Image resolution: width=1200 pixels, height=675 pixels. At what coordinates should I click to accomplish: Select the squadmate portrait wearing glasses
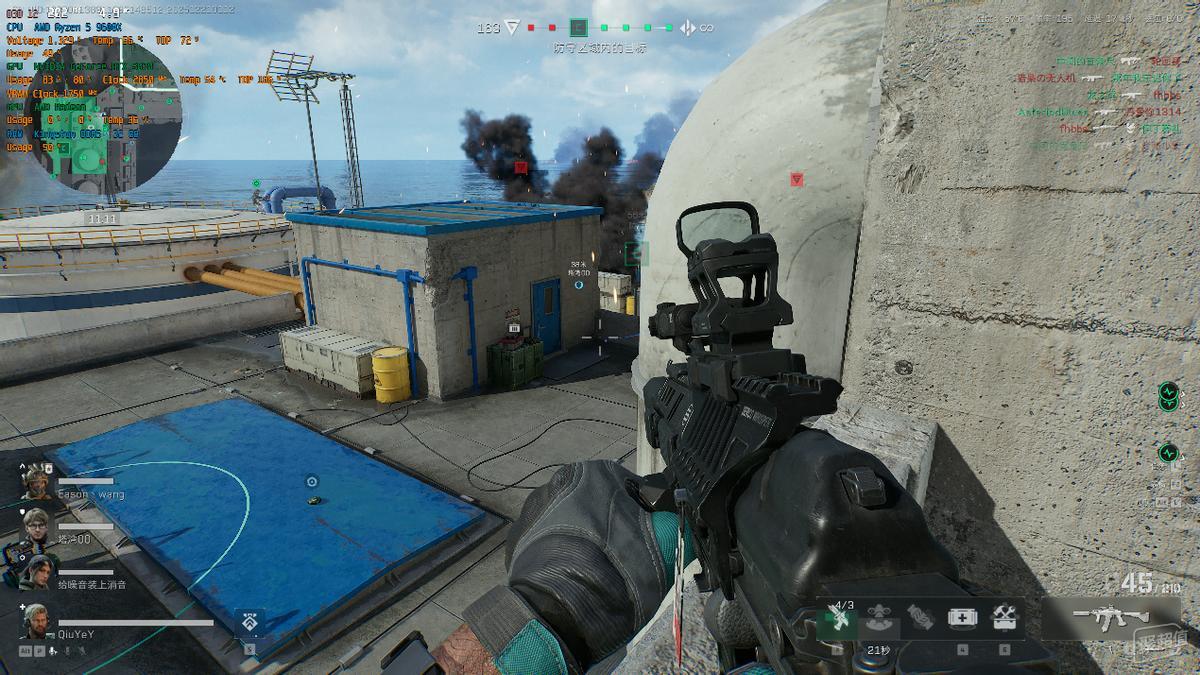click(x=36, y=523)
